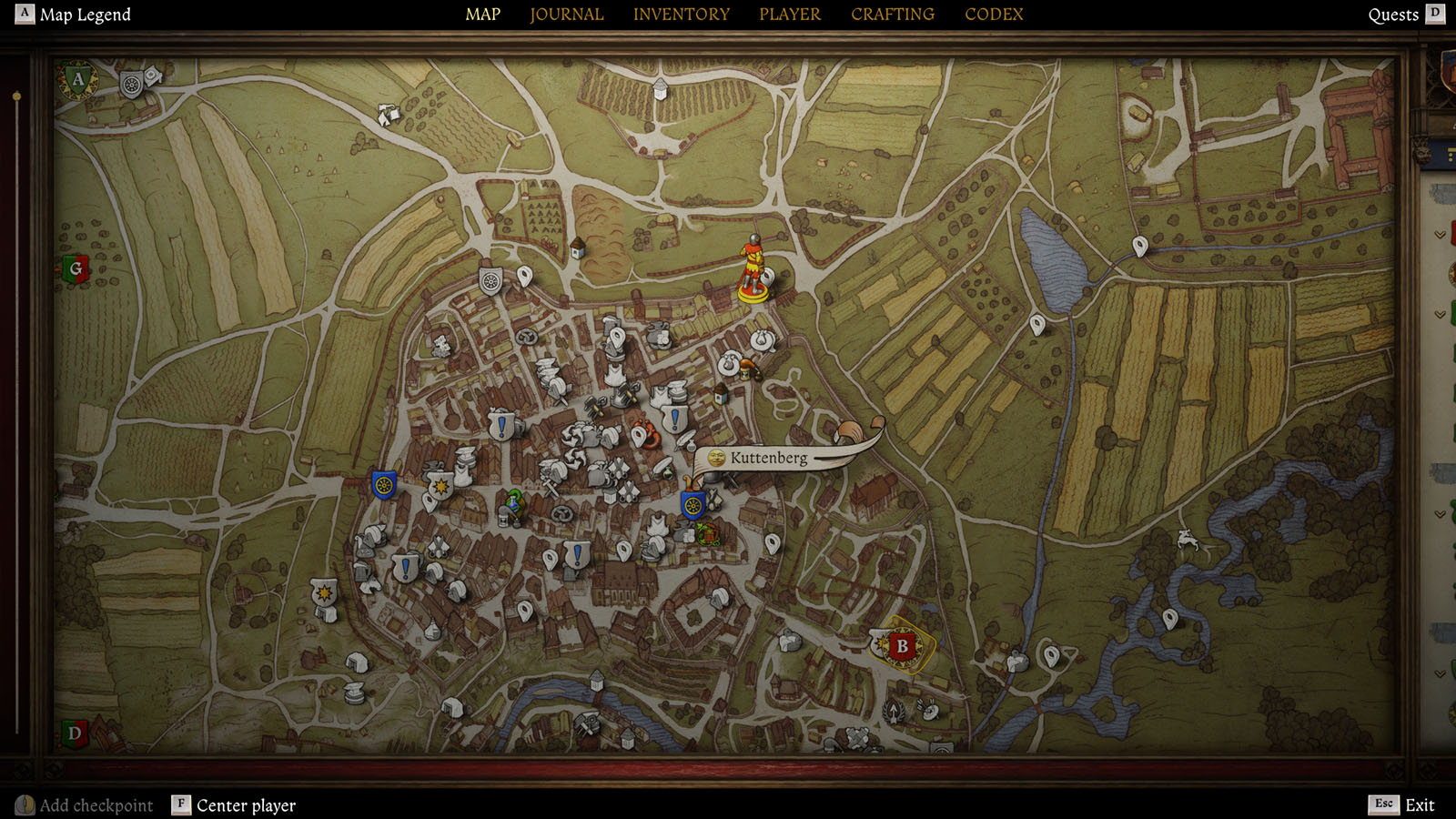This screenshot has width=1456, height=819.
Task: Switch to the JOURNAL tab
Action: tap(566, 14)
